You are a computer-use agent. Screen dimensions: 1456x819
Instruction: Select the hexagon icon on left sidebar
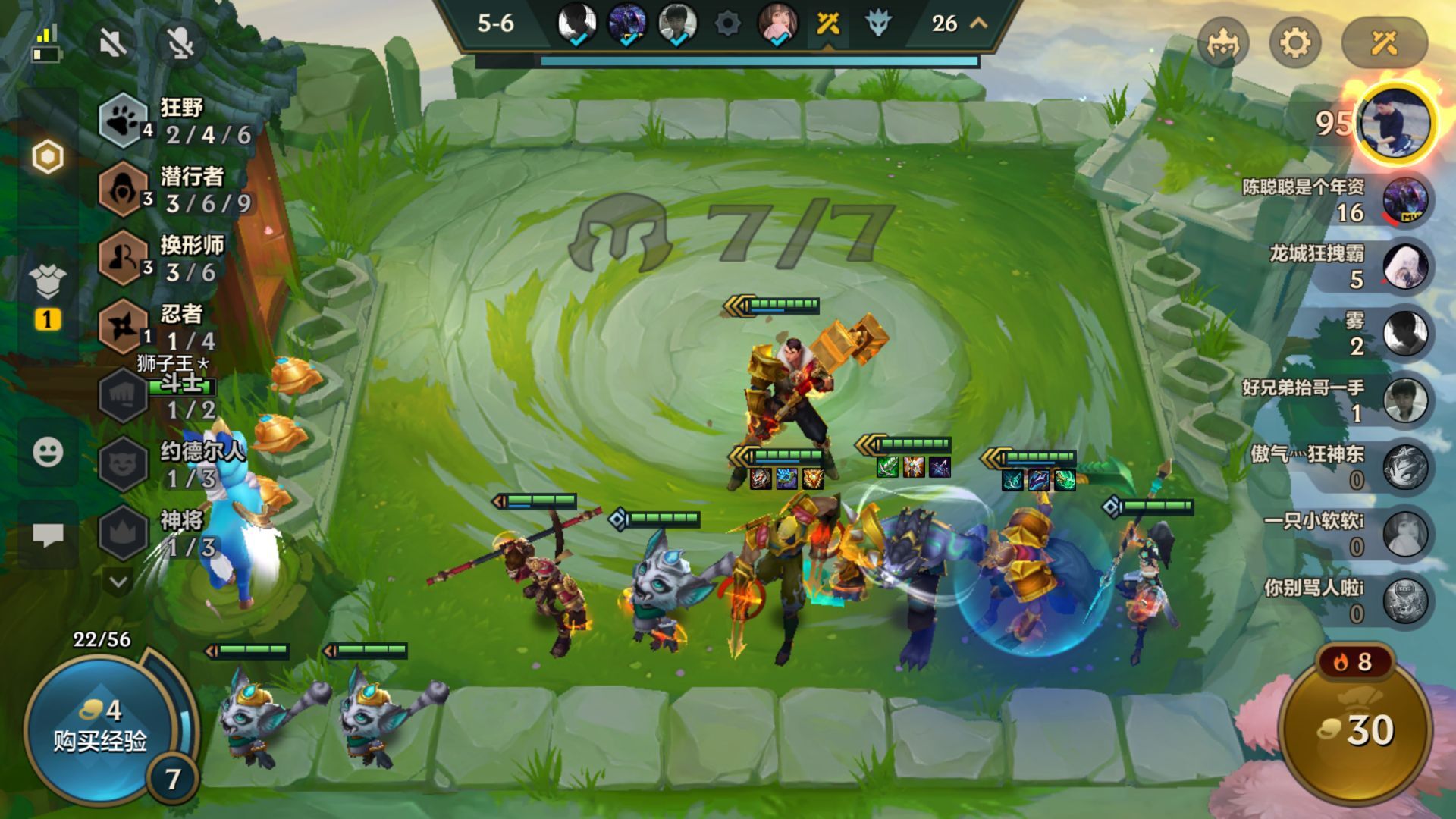click(48, 158)
